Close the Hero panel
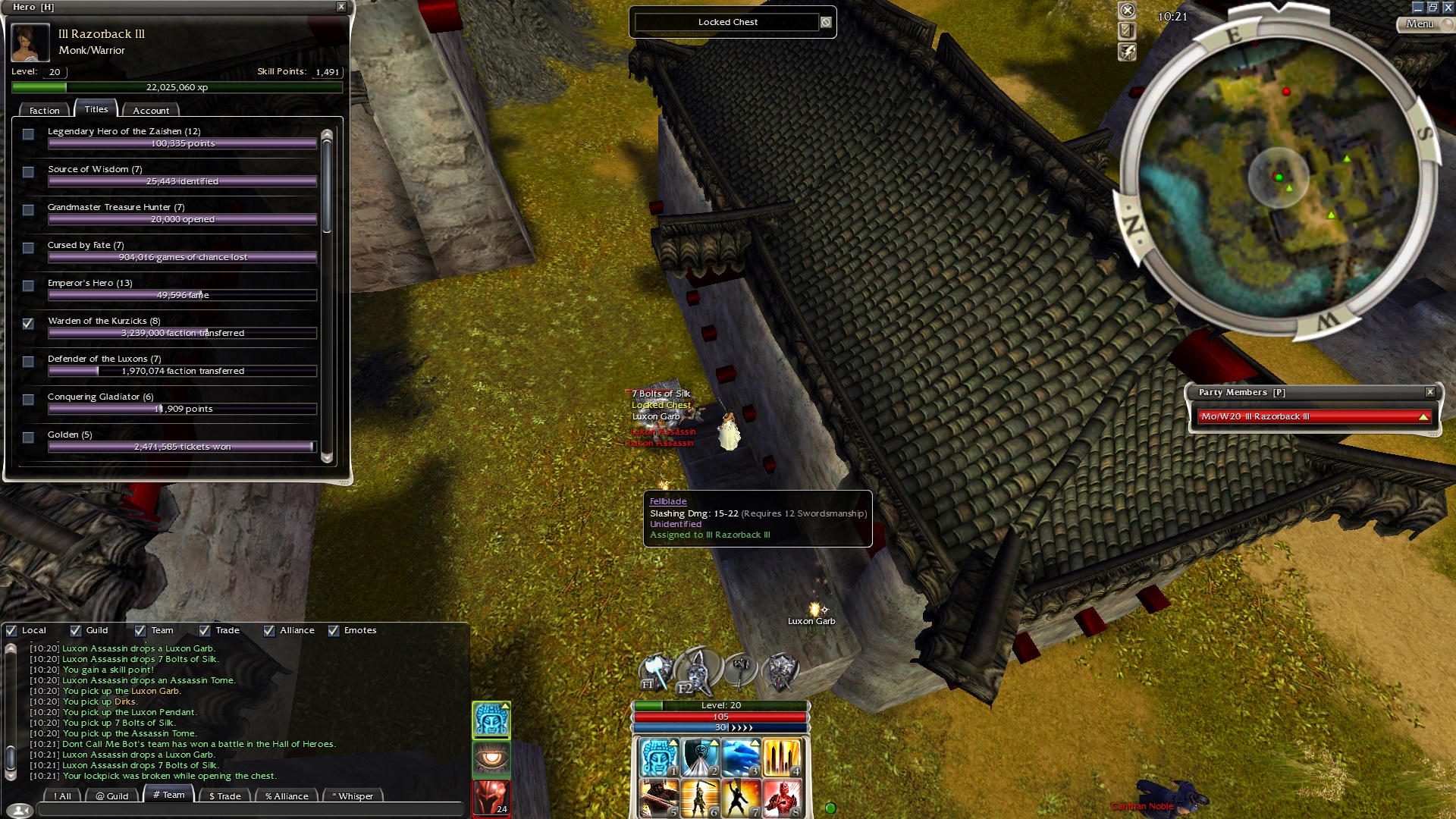The width and height of the screenshot is (1456, 819). (x=341, y=7)
